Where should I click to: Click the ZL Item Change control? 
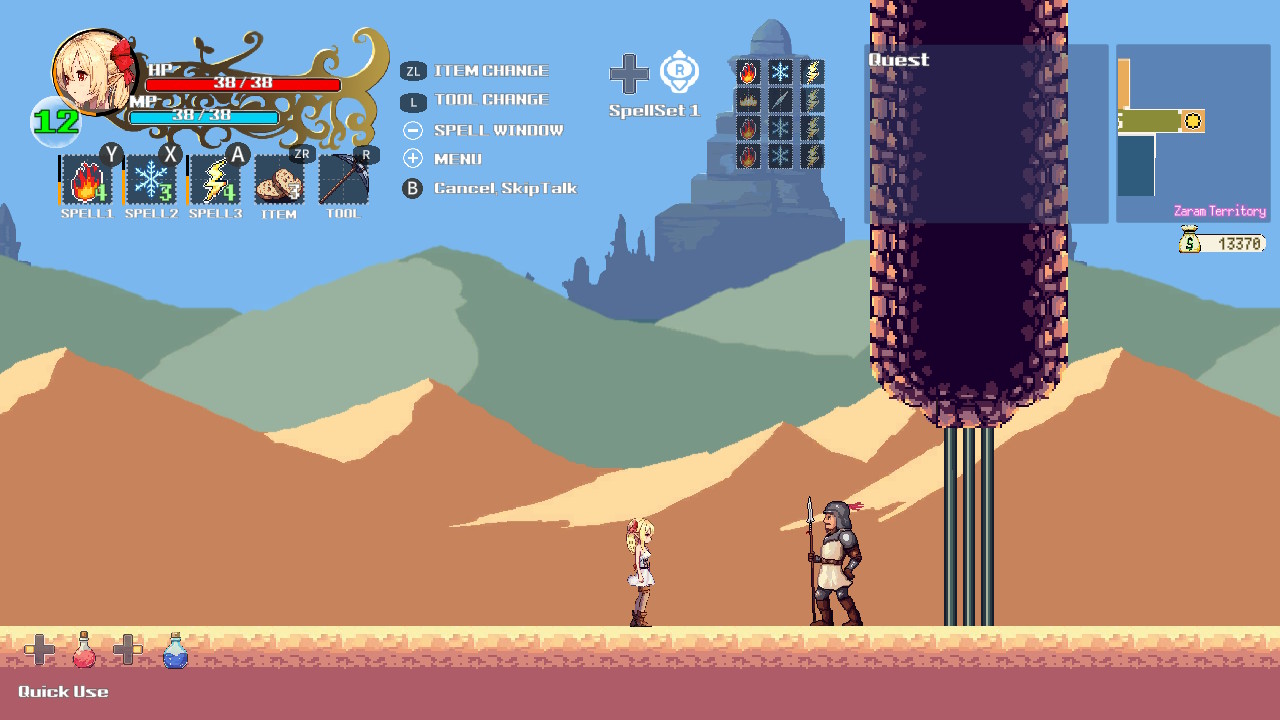413,71
